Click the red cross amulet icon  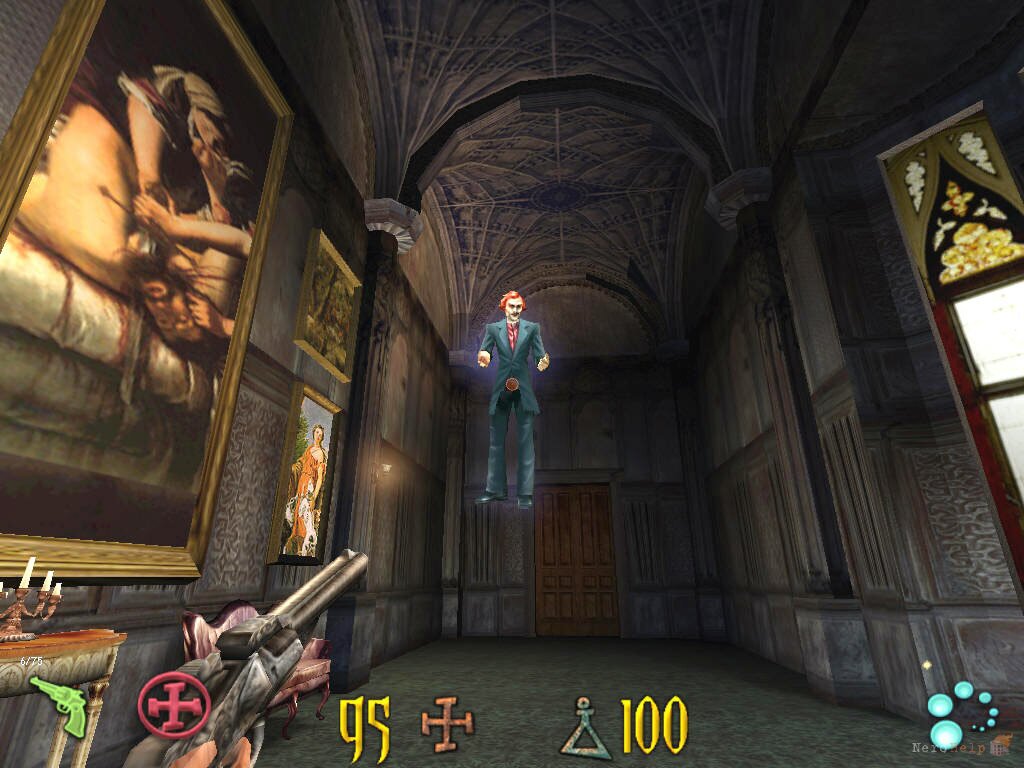tap(173, 705)
